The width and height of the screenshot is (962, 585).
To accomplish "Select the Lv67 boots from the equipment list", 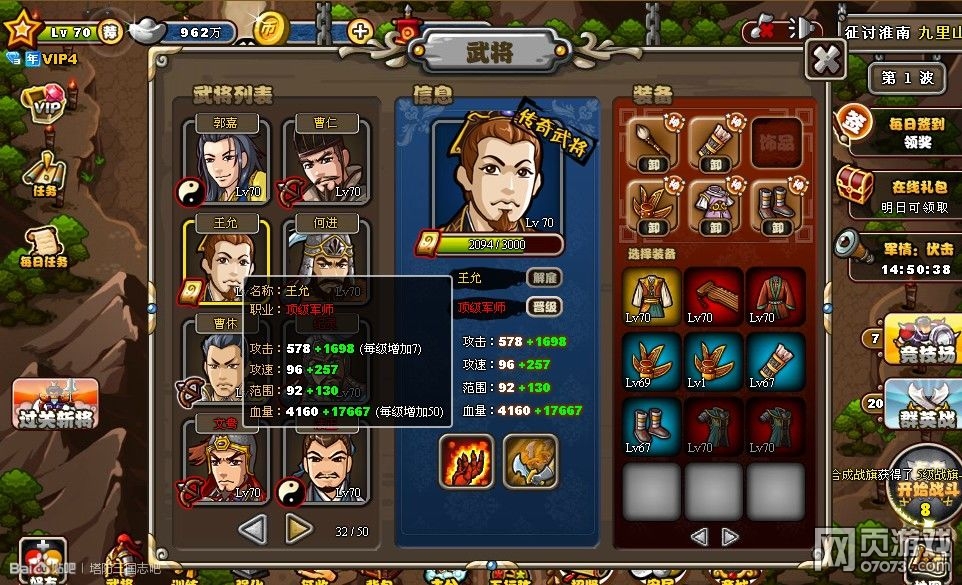I will [x=652, y=426].
